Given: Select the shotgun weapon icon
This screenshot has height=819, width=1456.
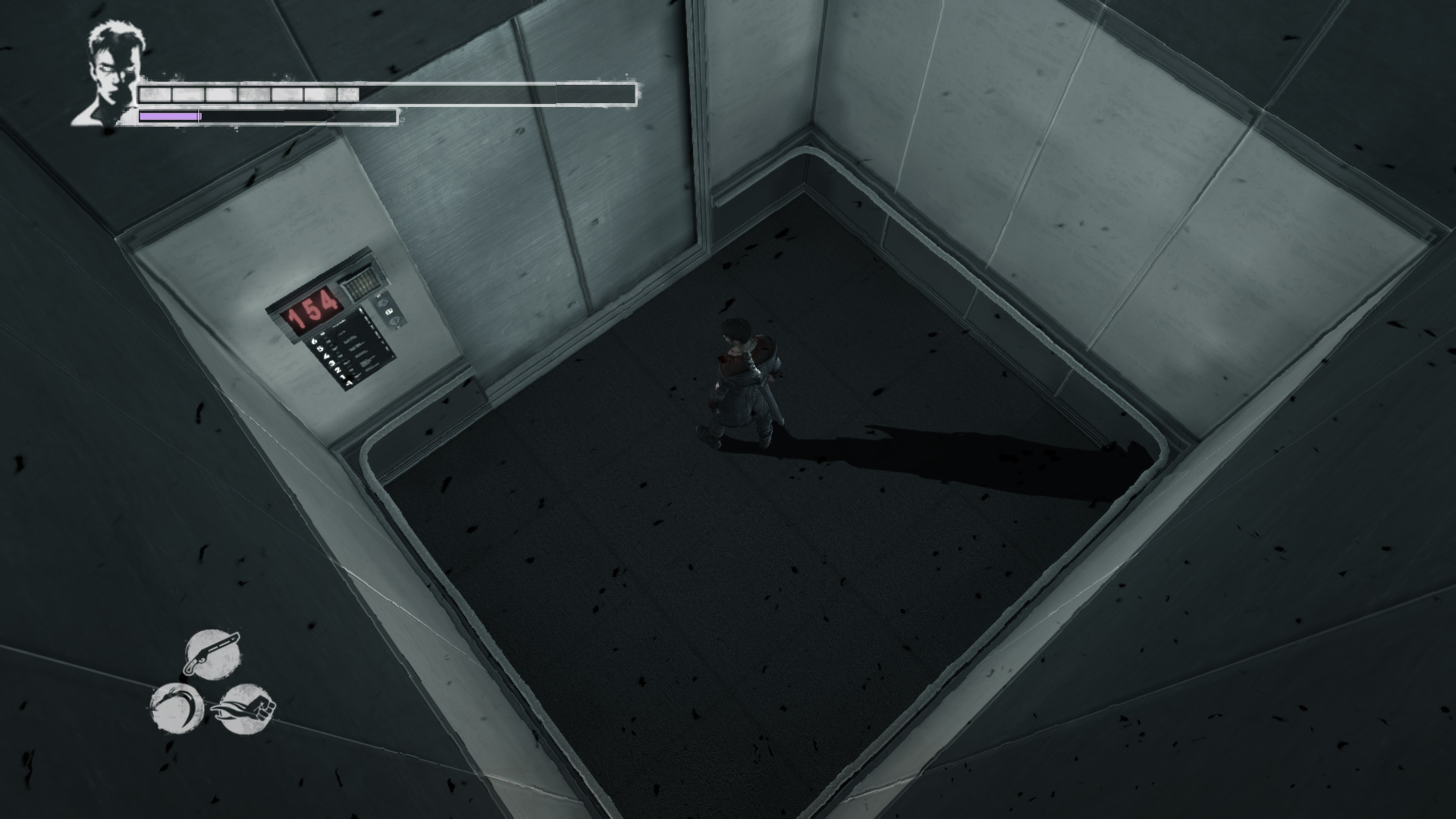Looking at the screenshot, I should 212,653.
